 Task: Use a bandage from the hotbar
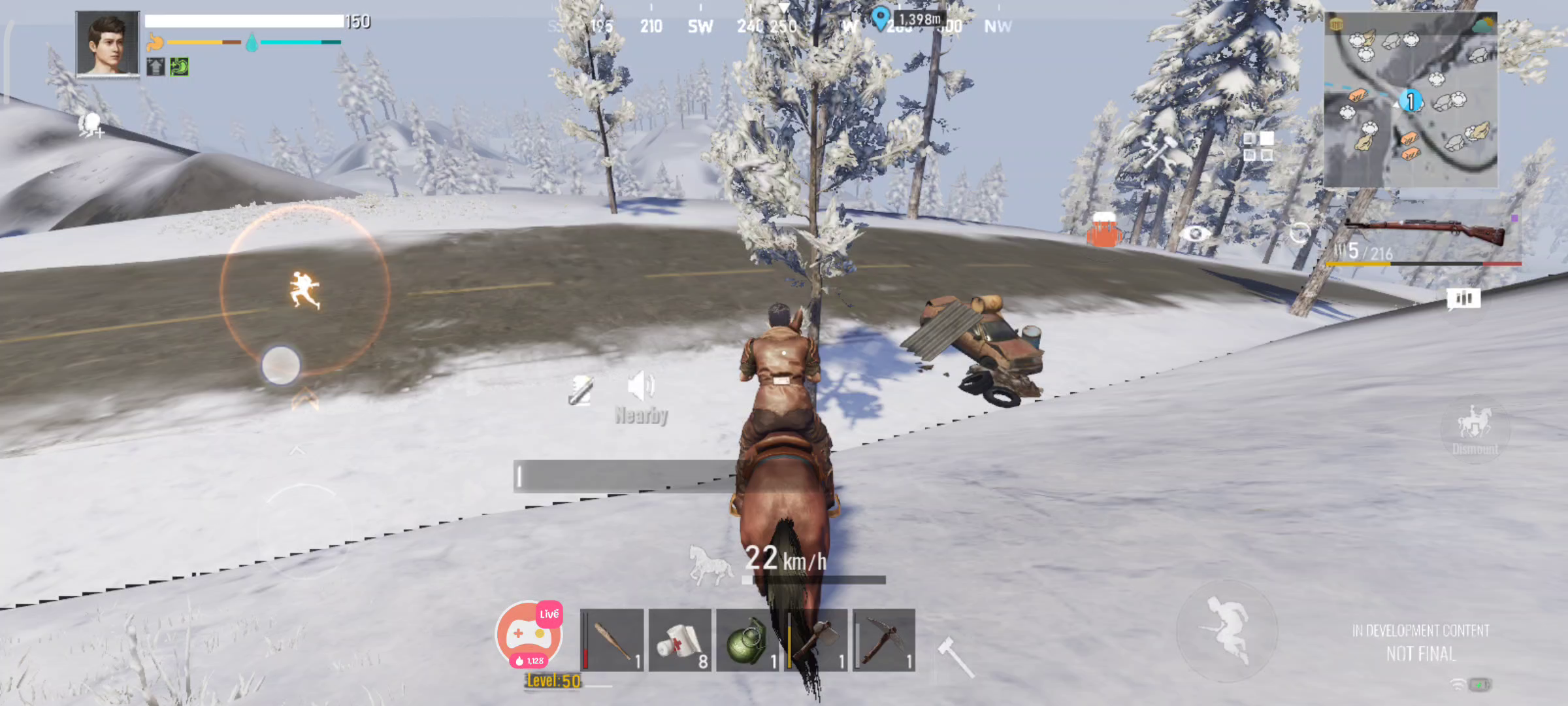(679, 644)
